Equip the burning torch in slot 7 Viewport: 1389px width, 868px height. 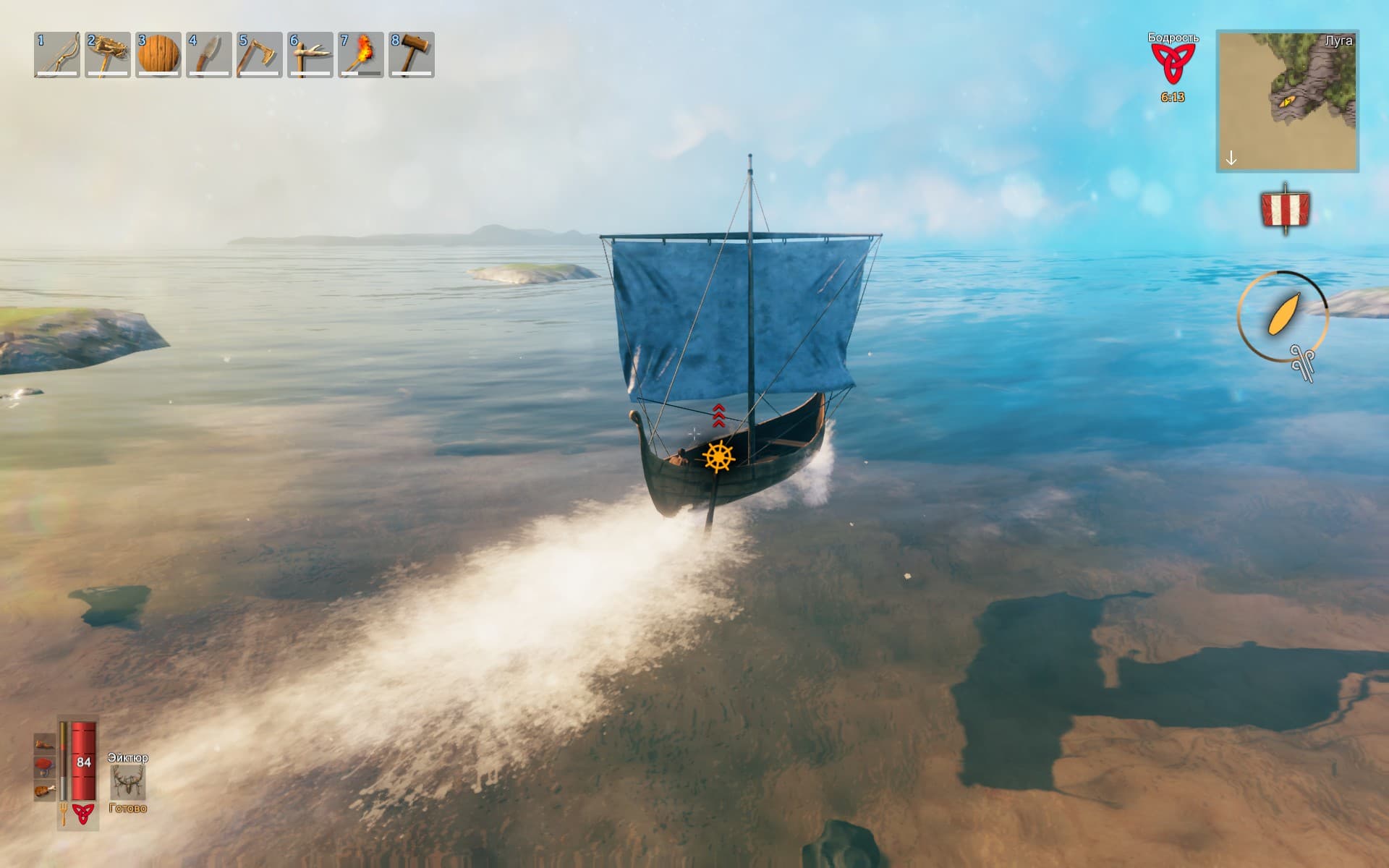click(361, 54)
